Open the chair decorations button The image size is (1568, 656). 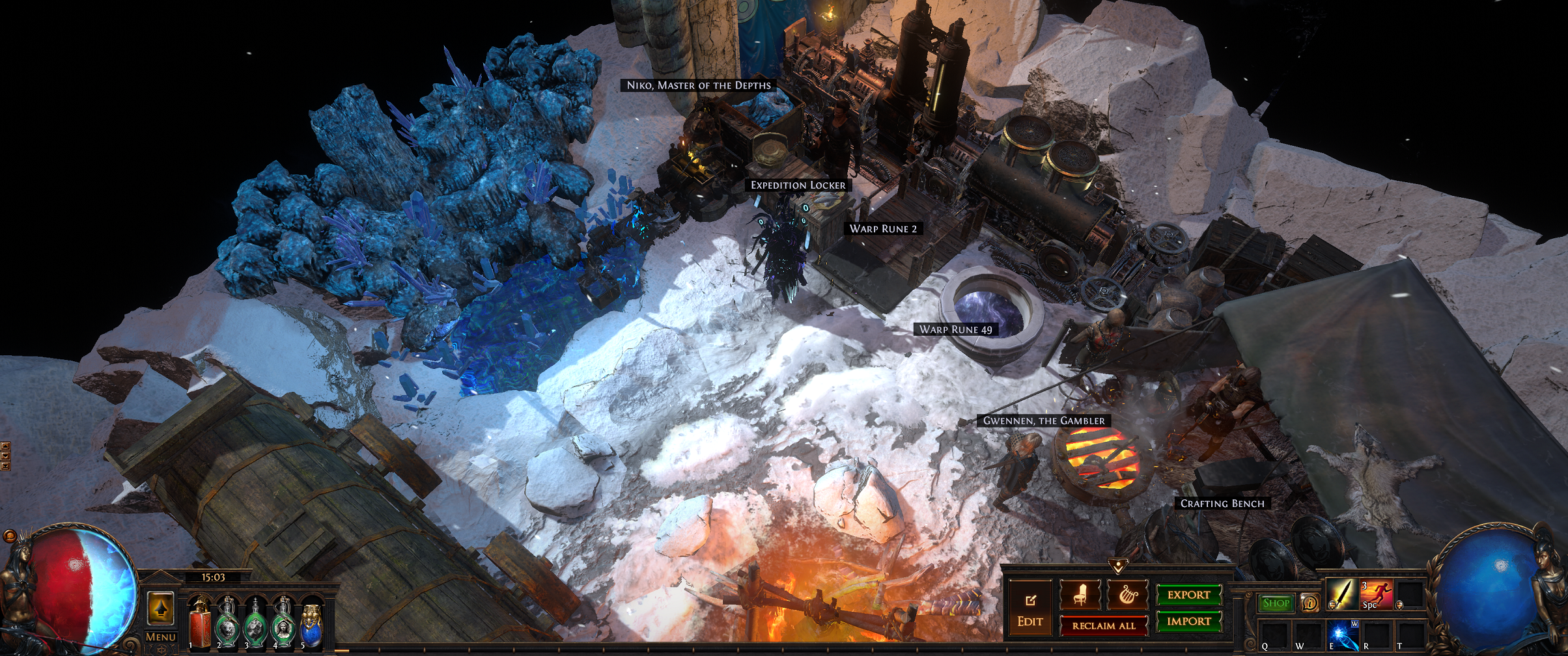click(1080, 595)
